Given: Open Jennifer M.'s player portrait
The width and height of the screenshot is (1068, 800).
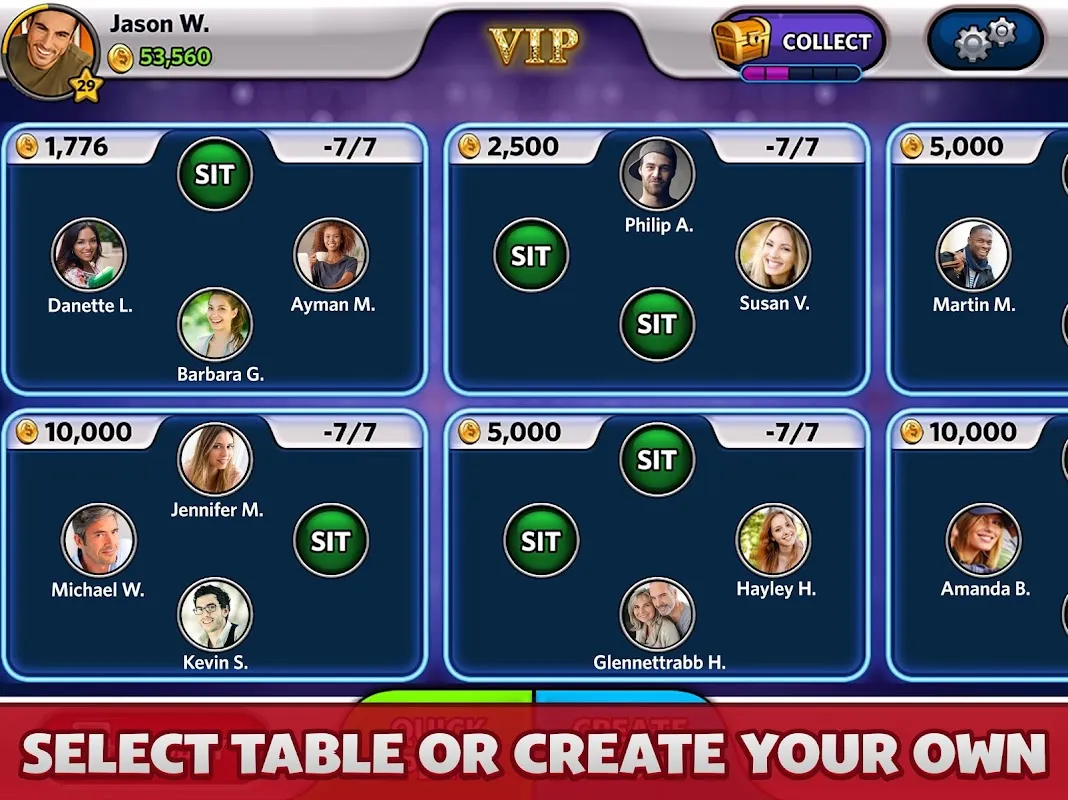Looking at the screenshot, I should click(x=215, y=460).
